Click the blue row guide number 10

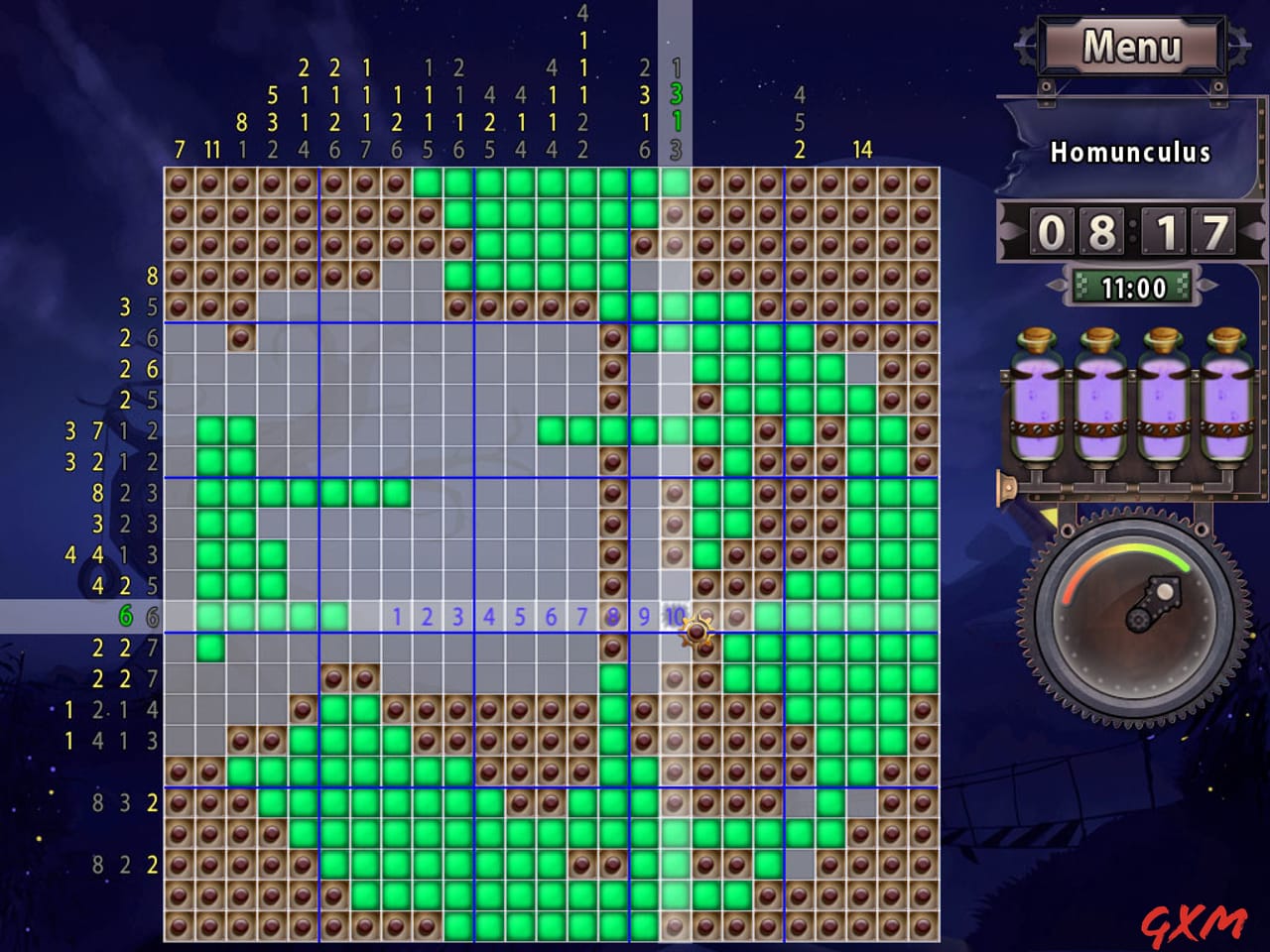point(674,616)
